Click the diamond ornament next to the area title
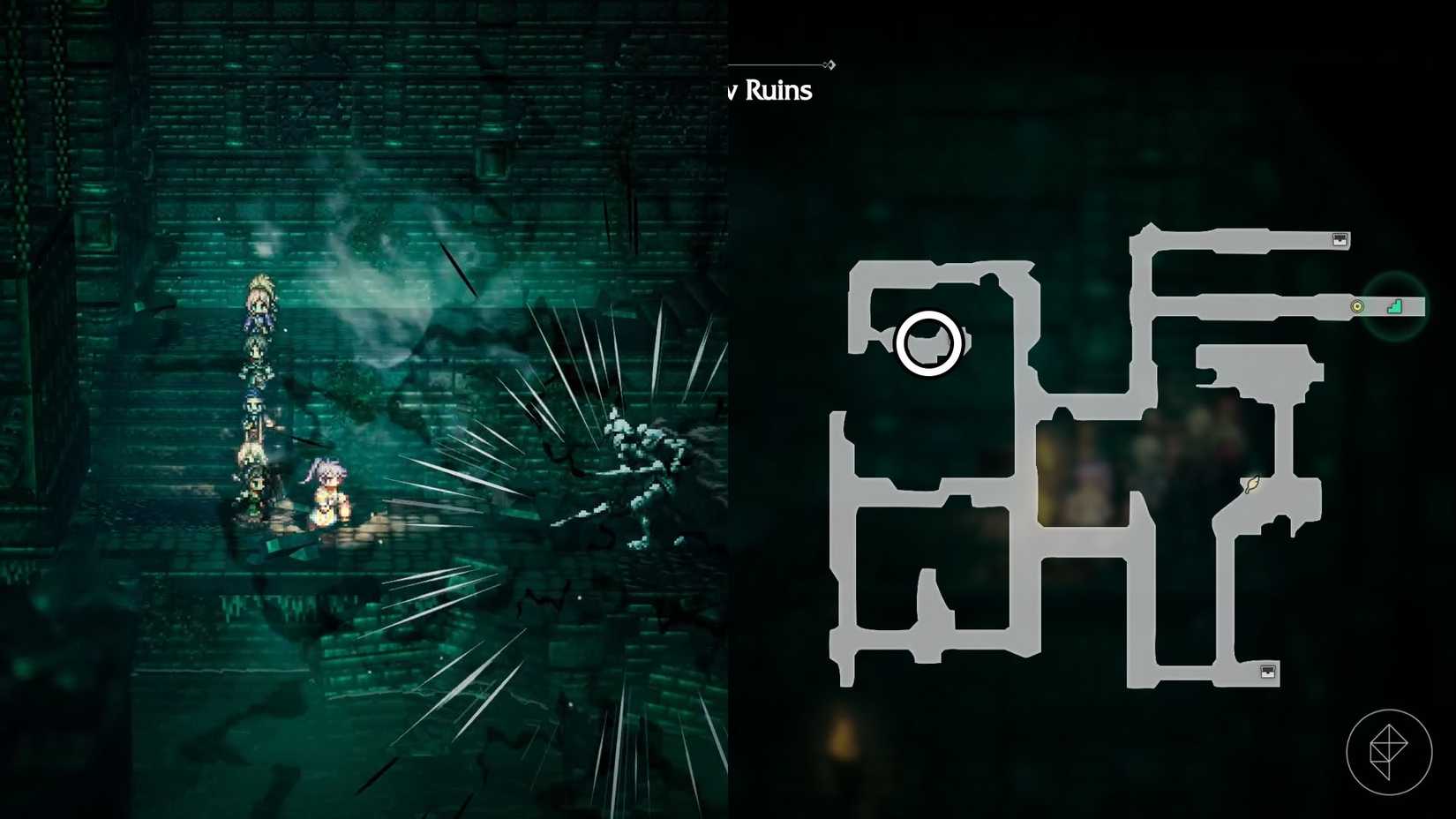This screenshot has height=819, width=1456. (829, 64)
